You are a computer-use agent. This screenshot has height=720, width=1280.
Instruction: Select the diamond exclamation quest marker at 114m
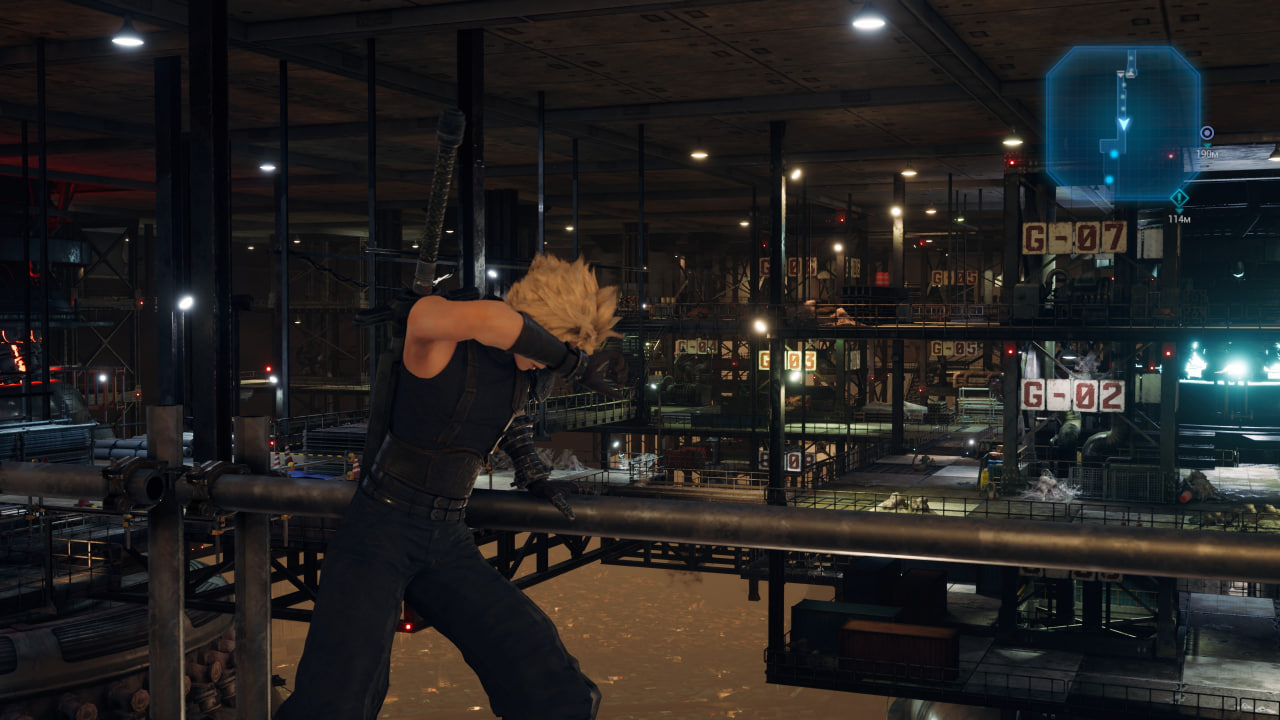pos(1179,197)
